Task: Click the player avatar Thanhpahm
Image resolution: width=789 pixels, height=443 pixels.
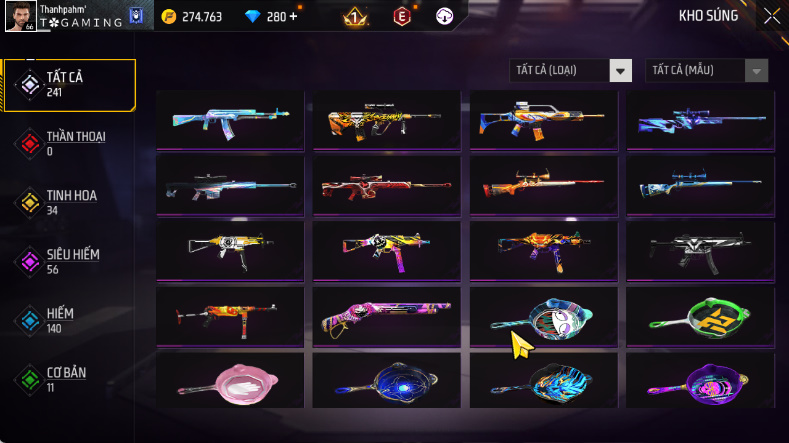Action: click(x=19, y=15)
